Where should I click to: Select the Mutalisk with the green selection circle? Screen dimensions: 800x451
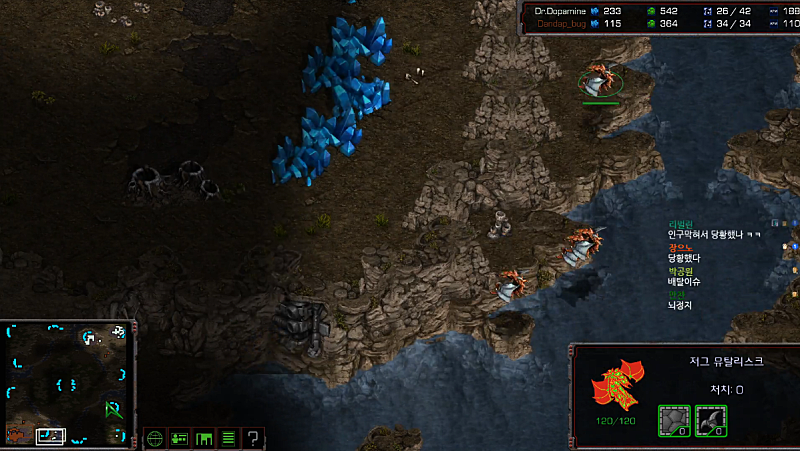point(600,81)
